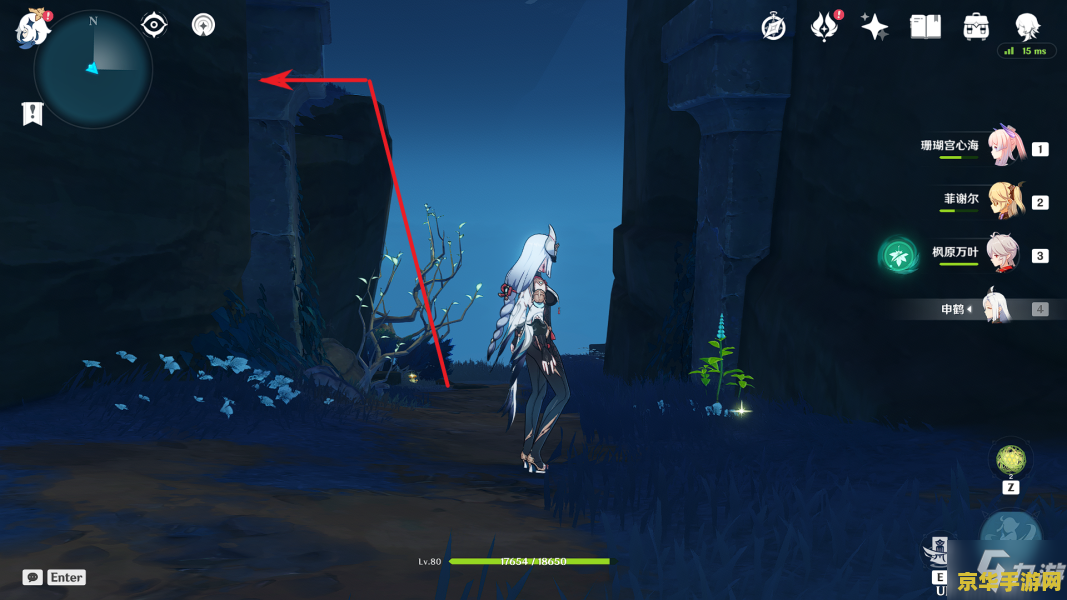1067x600 pixels.
Task: Open the chat speech bubble
Action: pos(32,577)
